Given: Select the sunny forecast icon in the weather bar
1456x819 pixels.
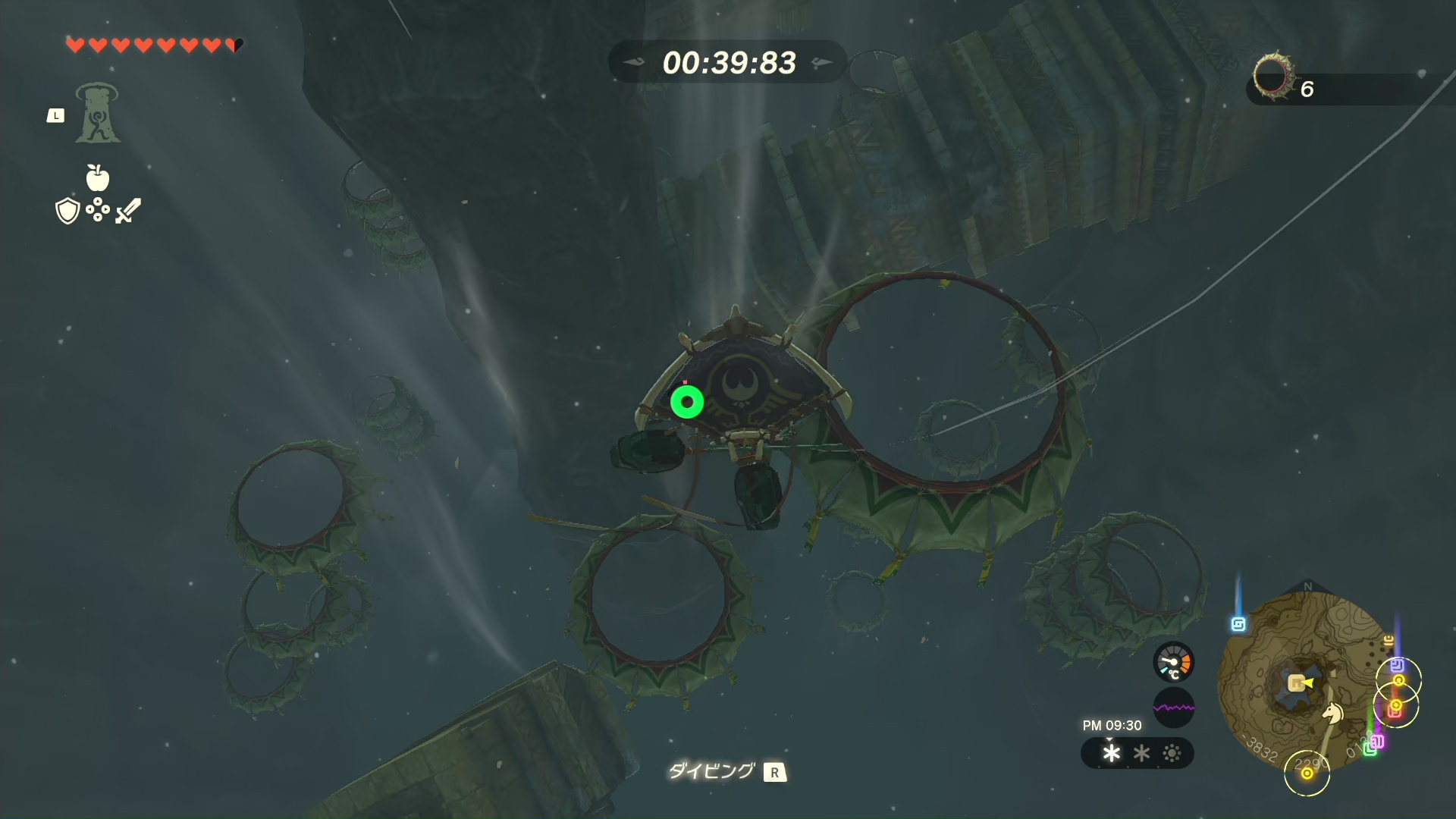Looking at the screenshot, I should 1172,753.
